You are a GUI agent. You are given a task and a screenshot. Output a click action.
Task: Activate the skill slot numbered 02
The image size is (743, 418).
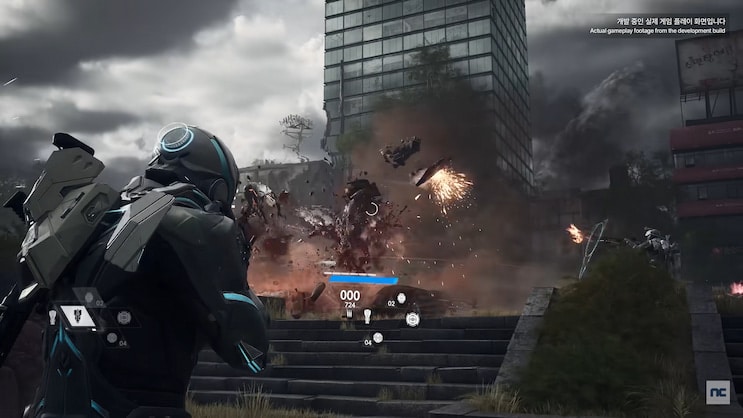[401, 299]
